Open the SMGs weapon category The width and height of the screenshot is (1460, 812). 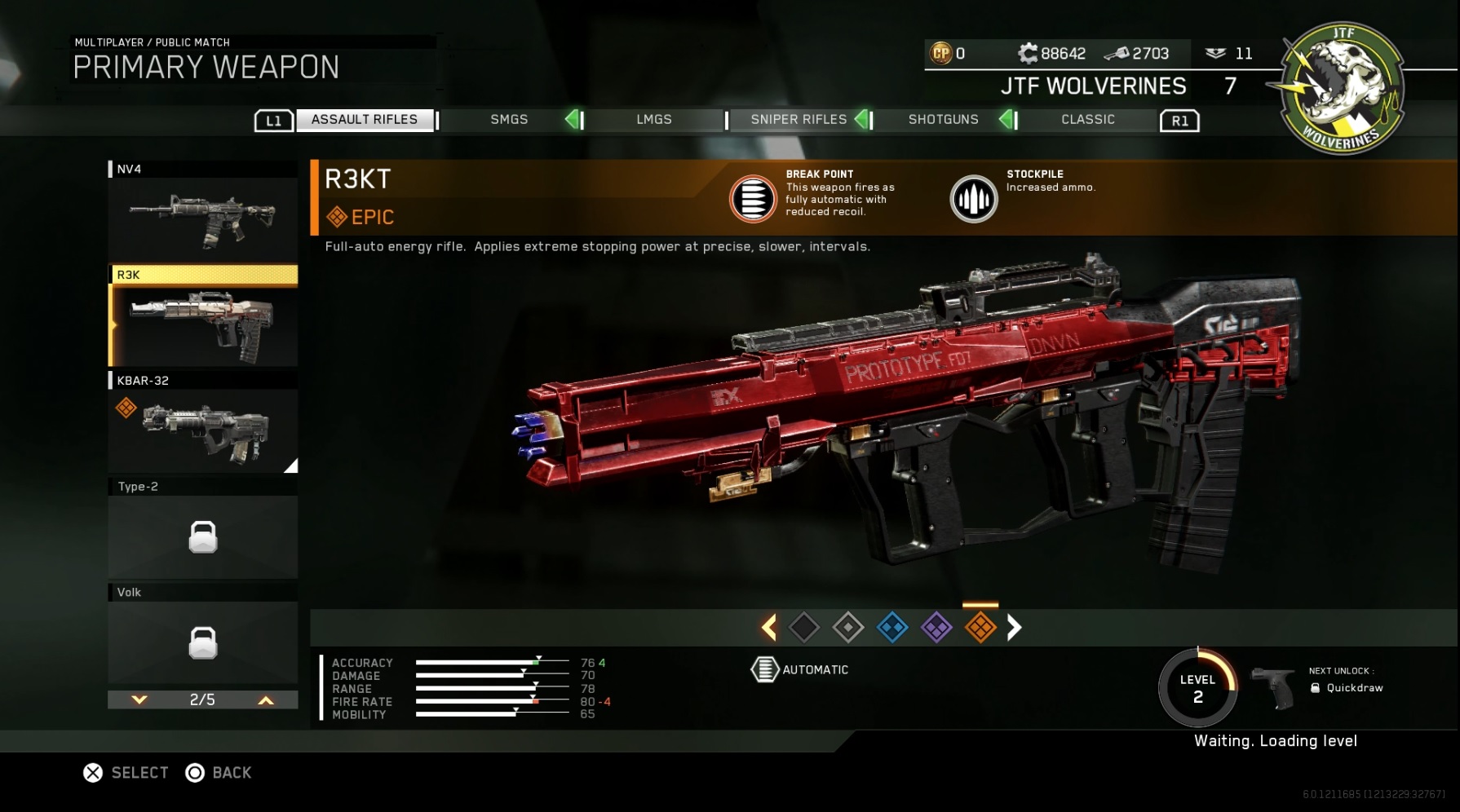click(x=509, y=120)
